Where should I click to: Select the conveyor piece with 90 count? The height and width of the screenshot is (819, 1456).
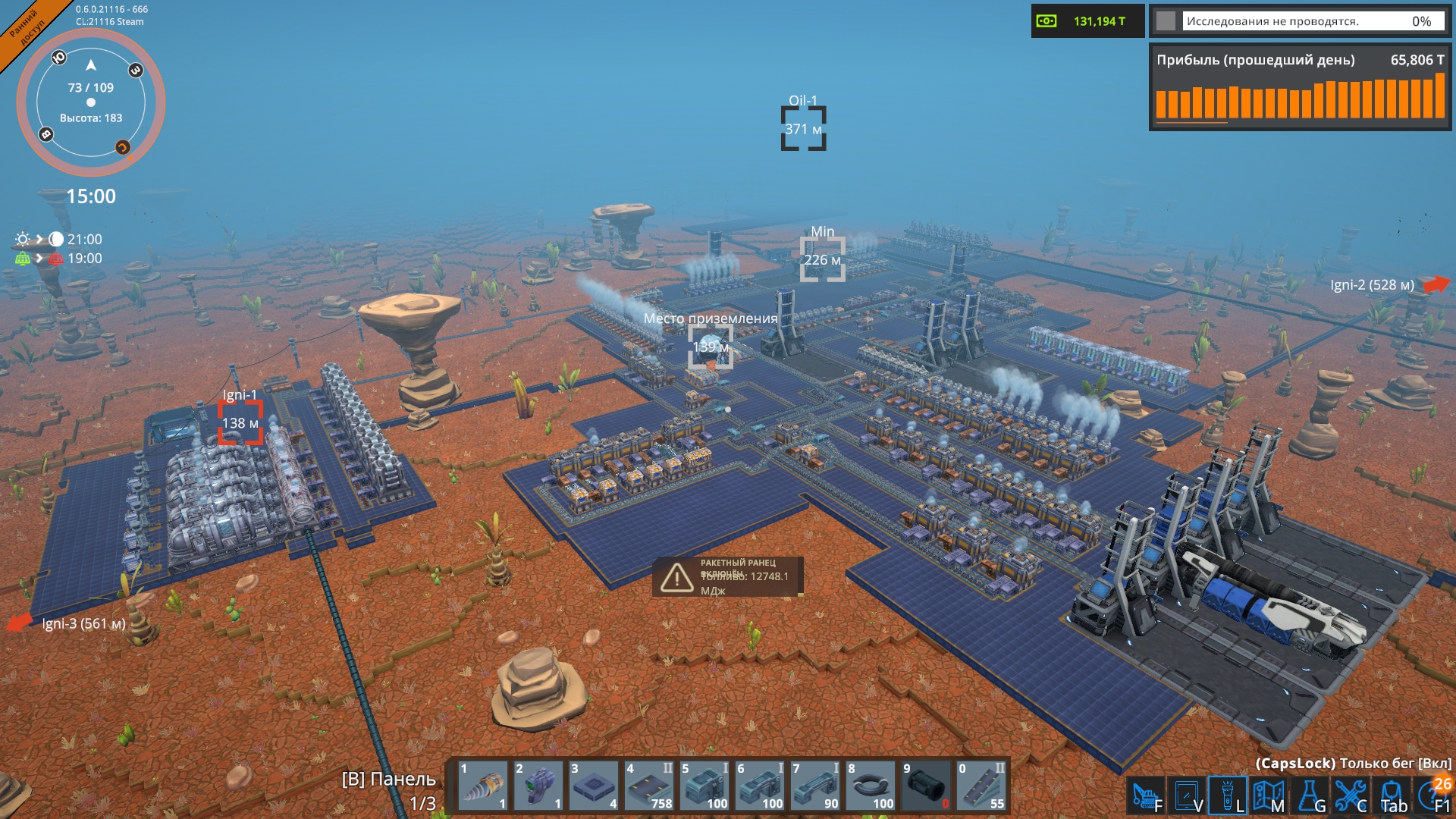815,786
